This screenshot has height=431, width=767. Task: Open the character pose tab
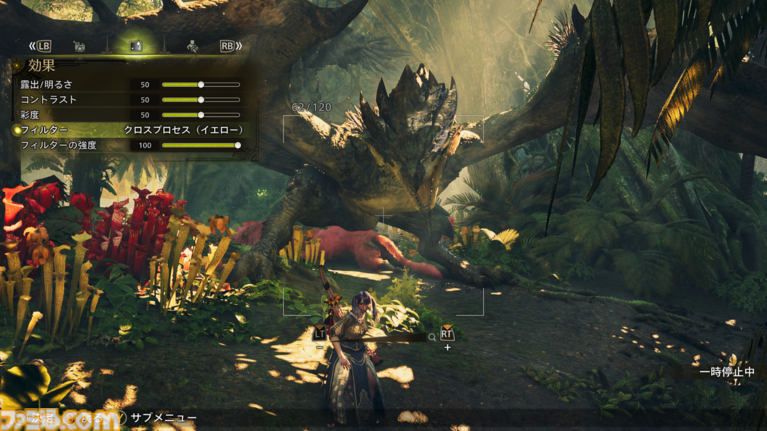[x=191, y=46]
